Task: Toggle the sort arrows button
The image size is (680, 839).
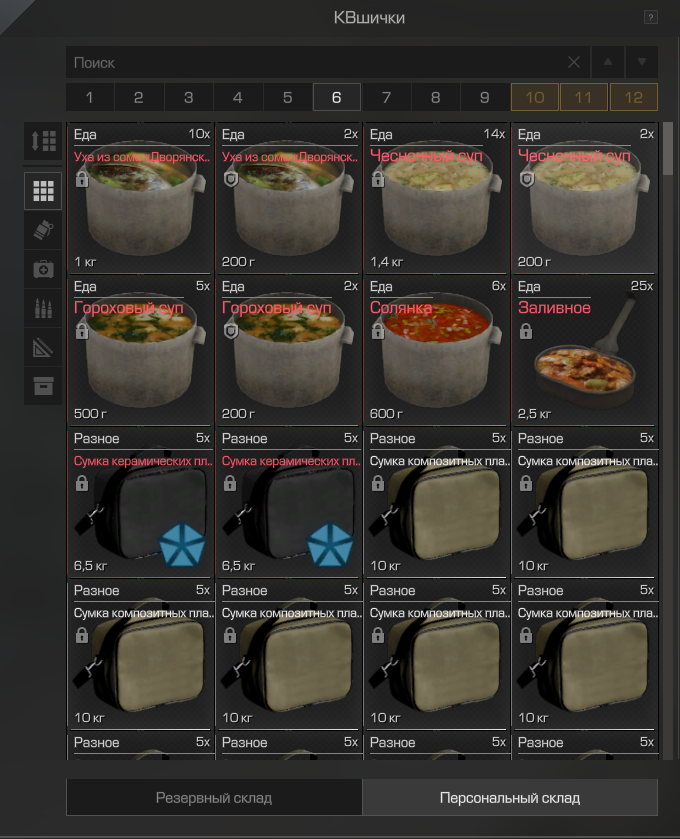Action: (43, 142)
